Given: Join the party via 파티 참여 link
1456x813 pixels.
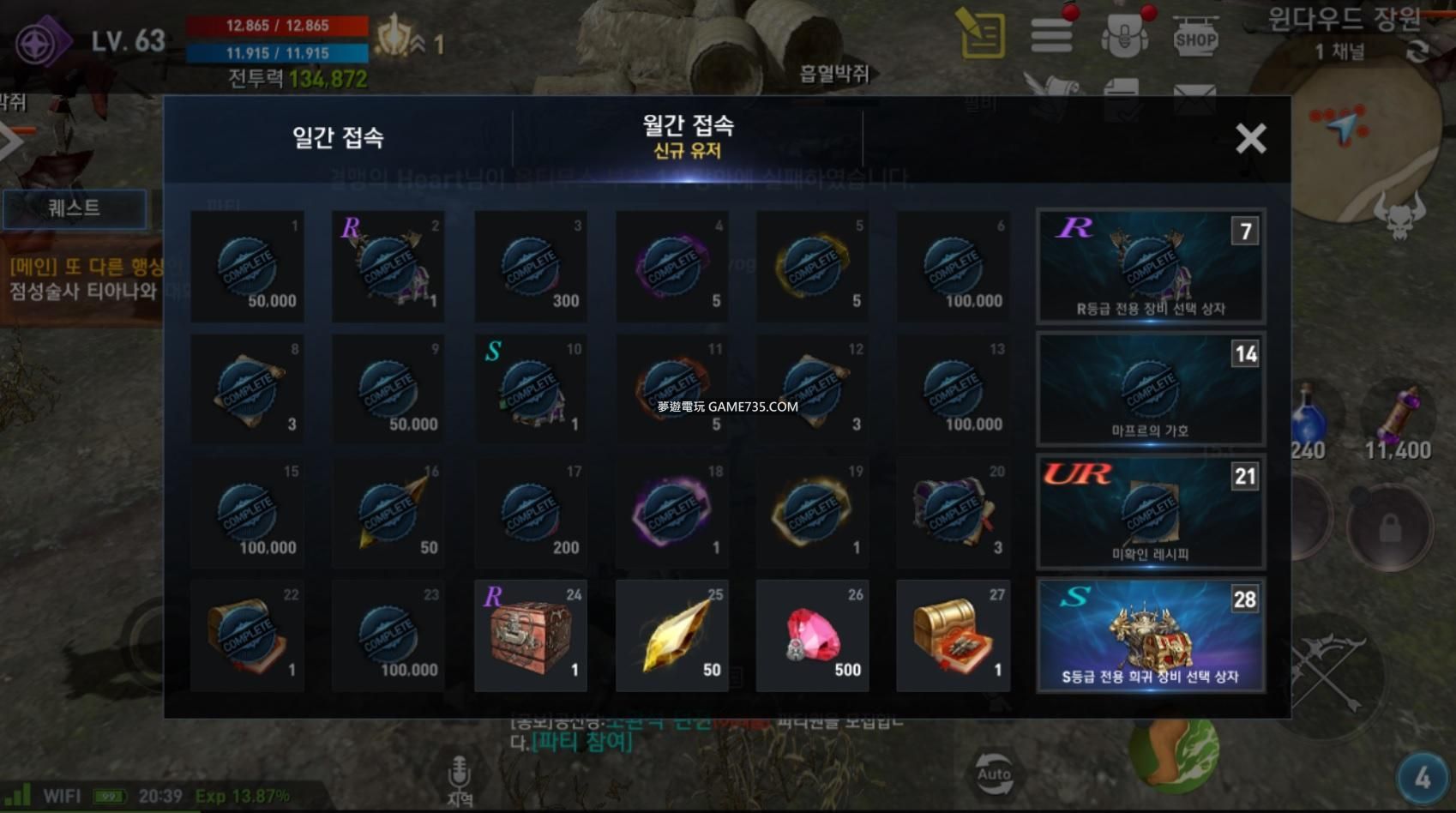Looking at the screenshot, I should 582,741.
